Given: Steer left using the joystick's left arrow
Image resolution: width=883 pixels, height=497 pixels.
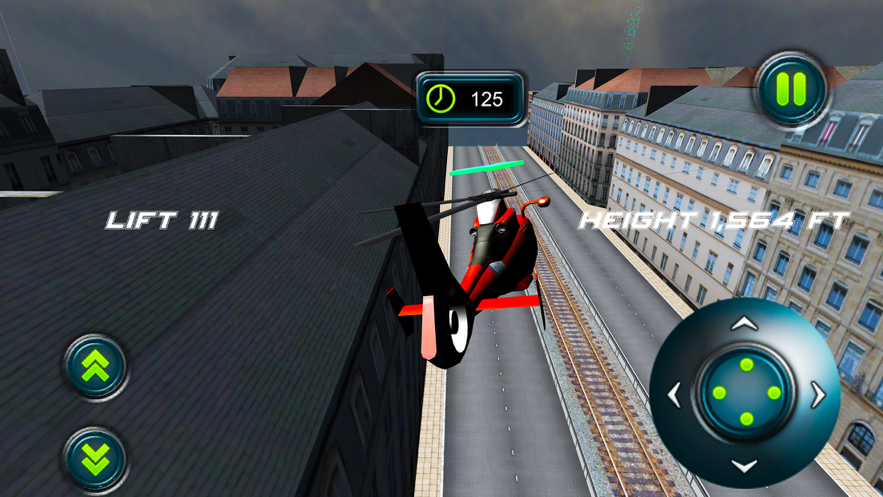Looking at the screenshot, I should (675, 394).
